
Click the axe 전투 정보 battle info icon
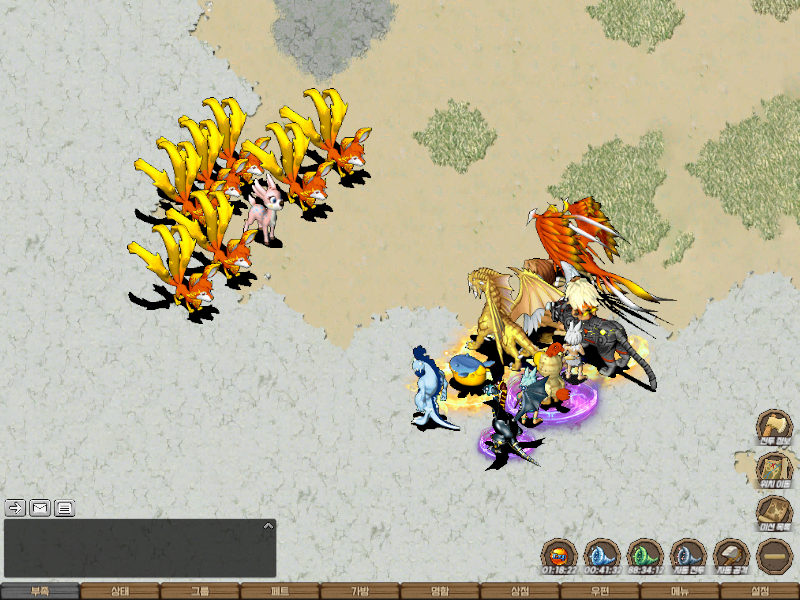tap(774, 427)
